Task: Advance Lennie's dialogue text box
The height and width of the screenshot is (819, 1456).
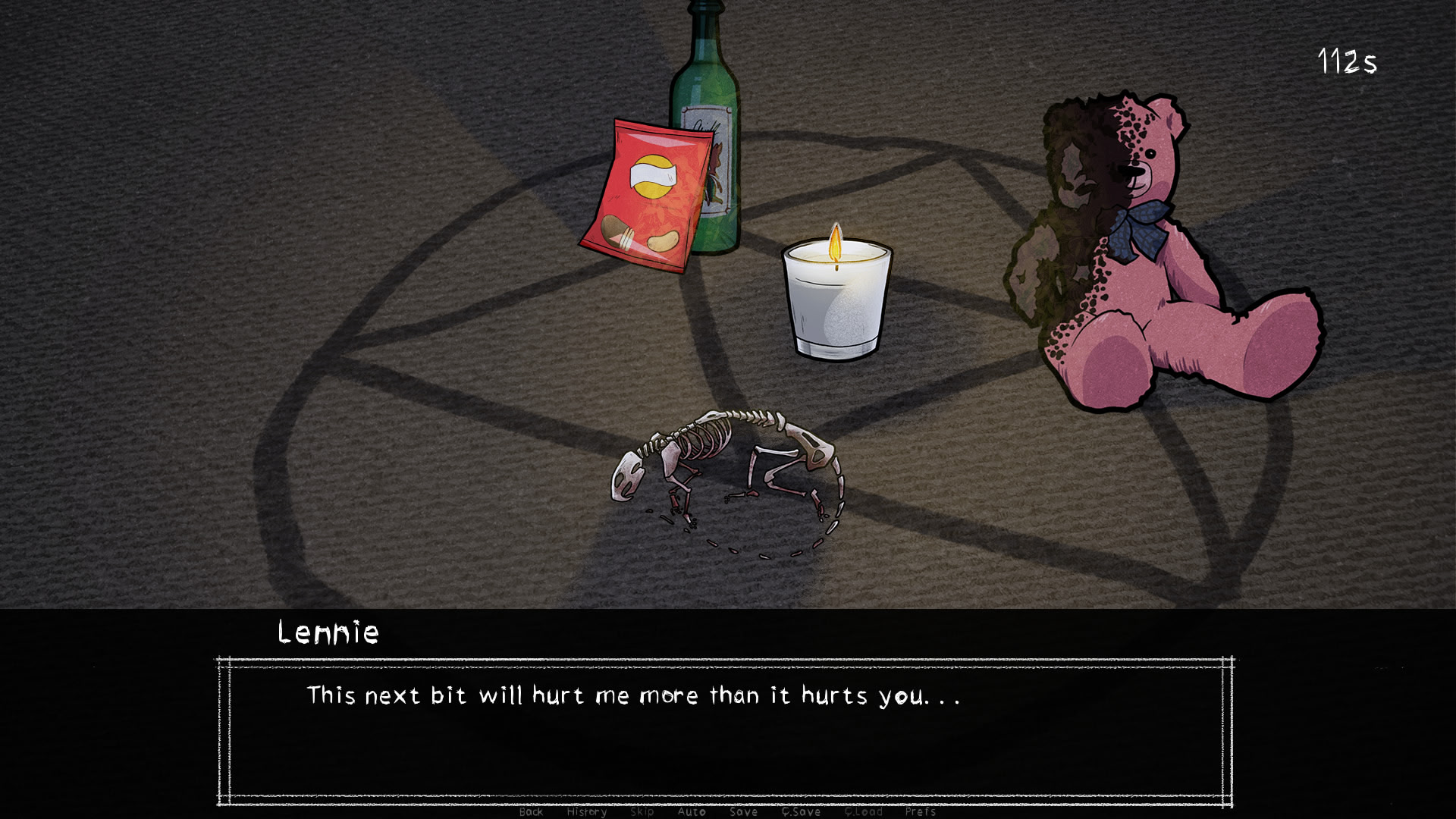Action: [725, 732]
